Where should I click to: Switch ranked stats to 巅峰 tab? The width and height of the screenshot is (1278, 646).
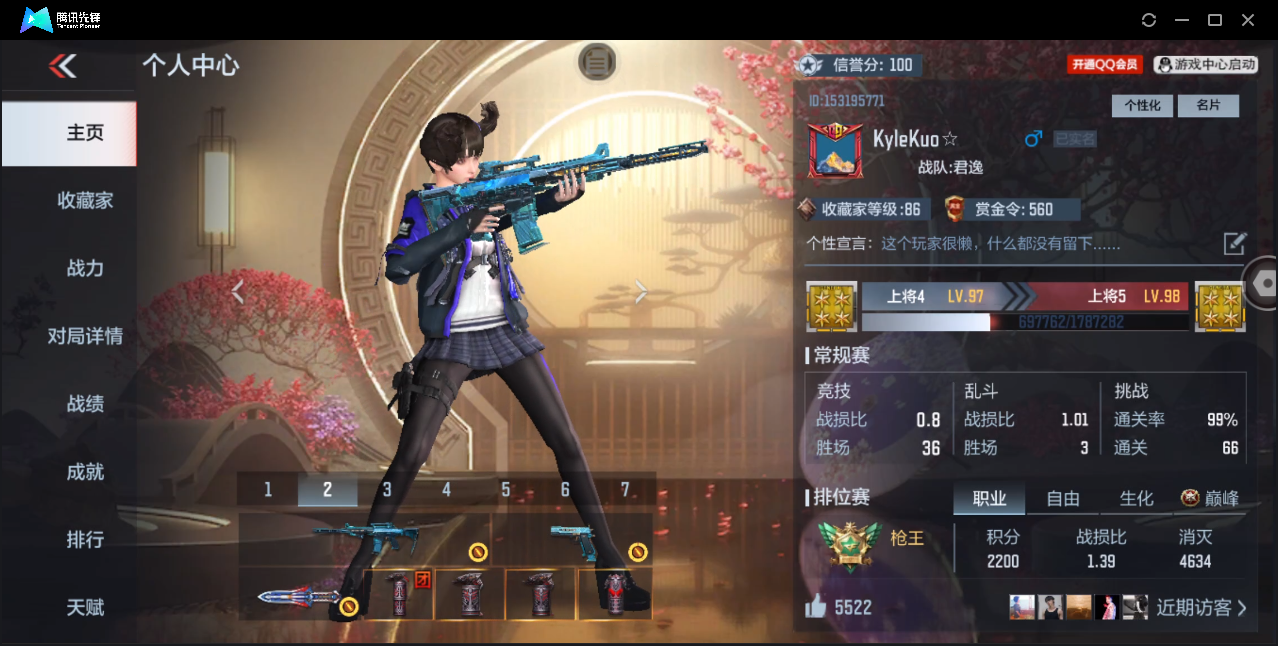tap(1212, 498)
